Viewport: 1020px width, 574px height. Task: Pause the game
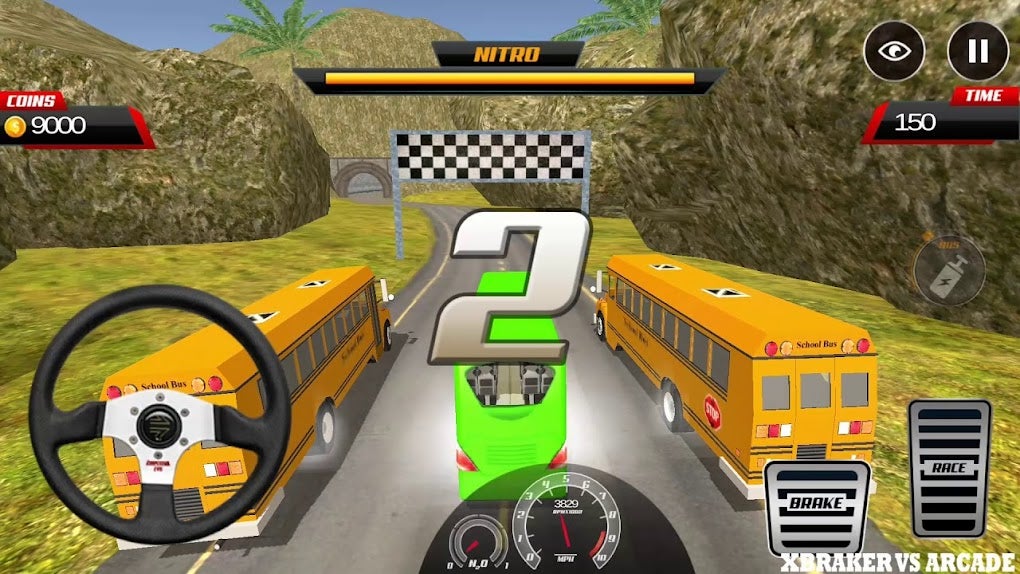point(977,52)
